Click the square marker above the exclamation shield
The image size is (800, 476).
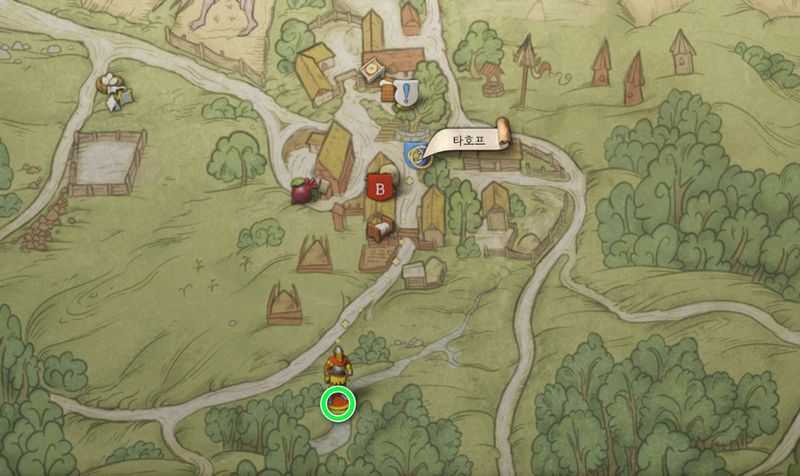coord(370,70)
